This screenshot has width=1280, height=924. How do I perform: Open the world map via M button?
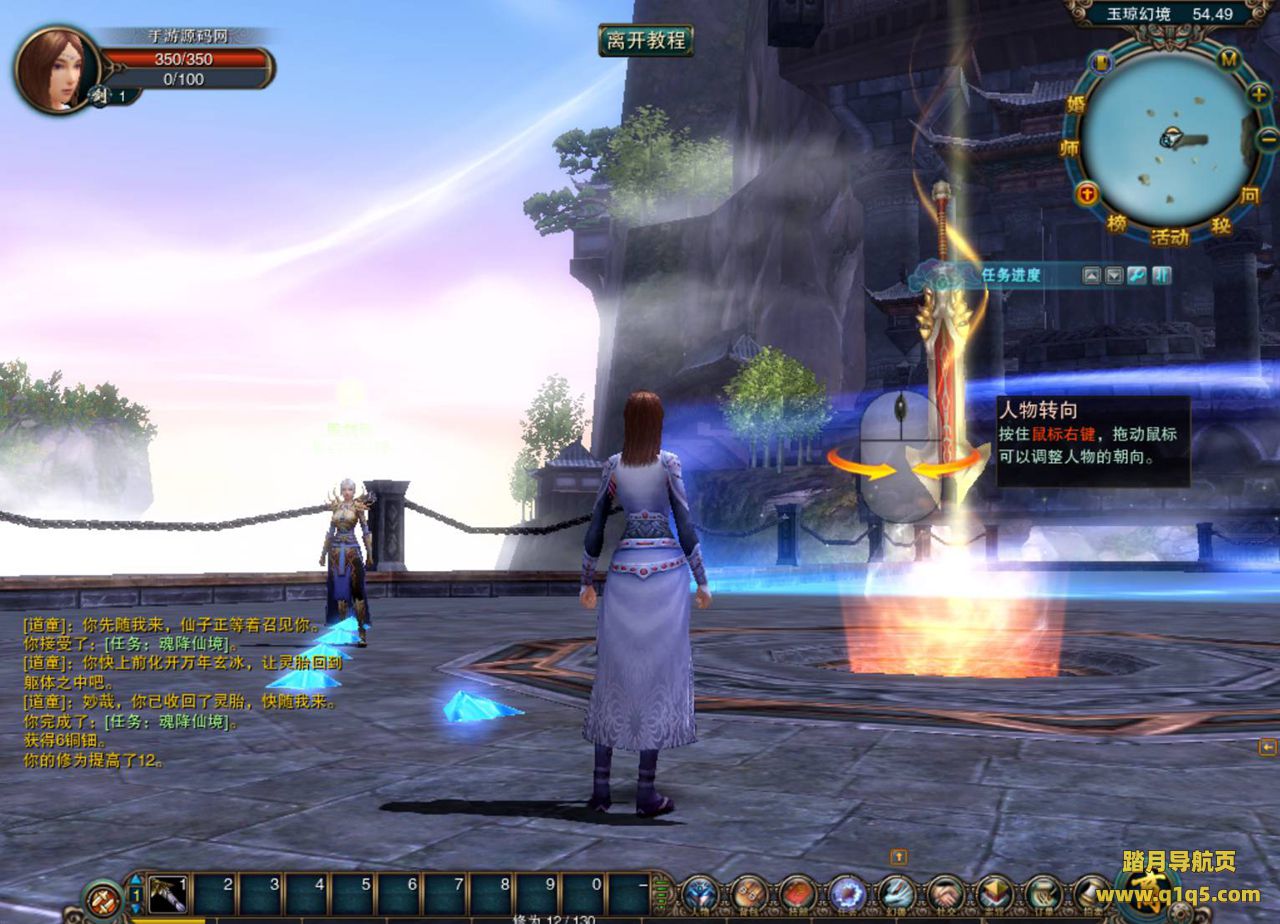point(1229,59)
